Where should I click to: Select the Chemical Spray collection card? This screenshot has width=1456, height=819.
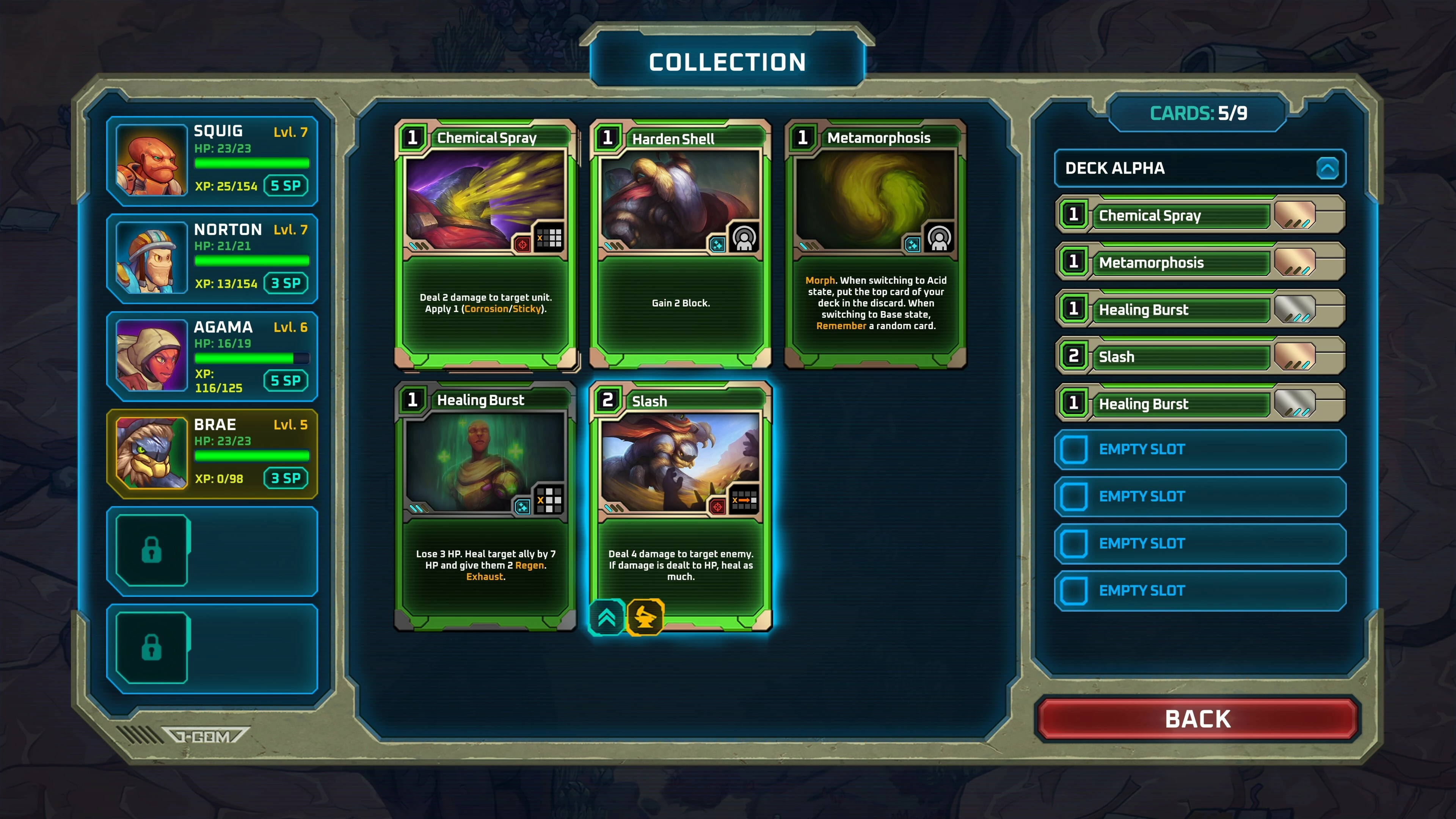[x=485, y=244]
